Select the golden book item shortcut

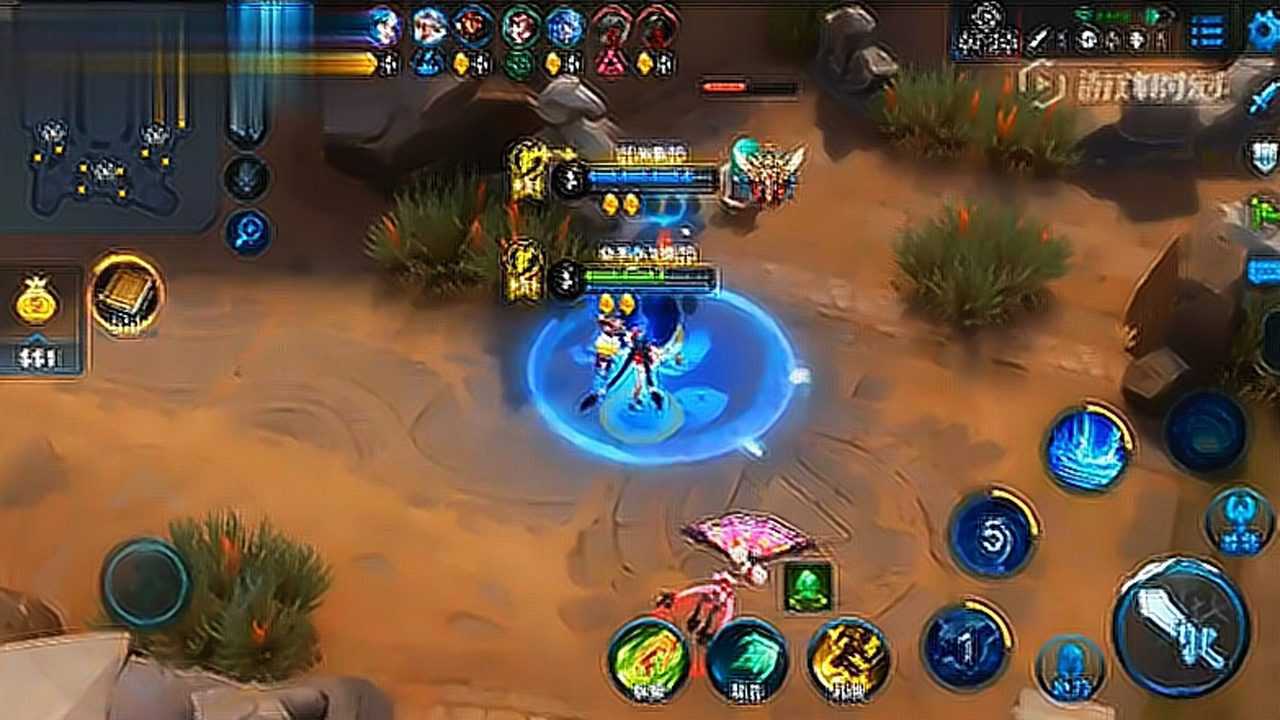coord(127,294)
